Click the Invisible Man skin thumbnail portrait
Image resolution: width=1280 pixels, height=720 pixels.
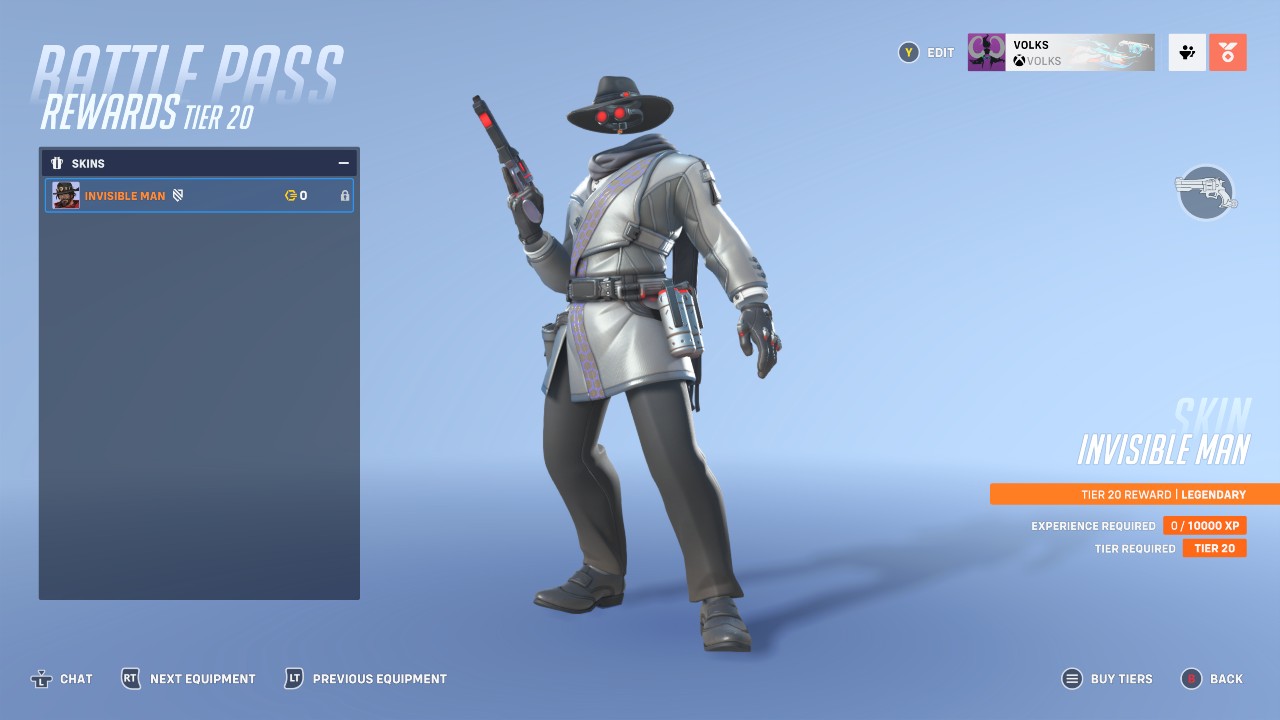pyautogui.click(x=65, y=195)
